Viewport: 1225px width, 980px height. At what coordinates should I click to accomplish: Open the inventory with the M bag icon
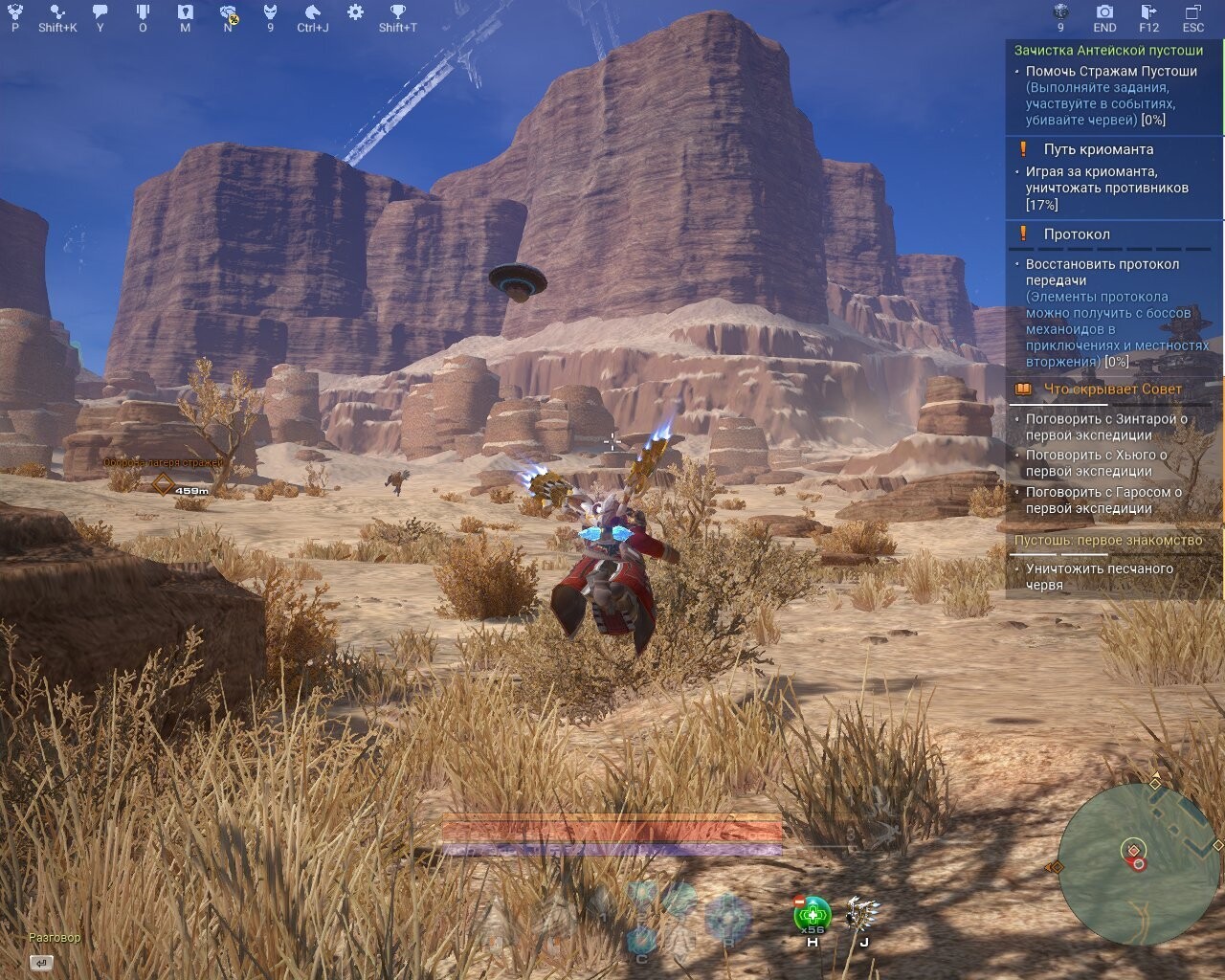[x=183, y=12]
